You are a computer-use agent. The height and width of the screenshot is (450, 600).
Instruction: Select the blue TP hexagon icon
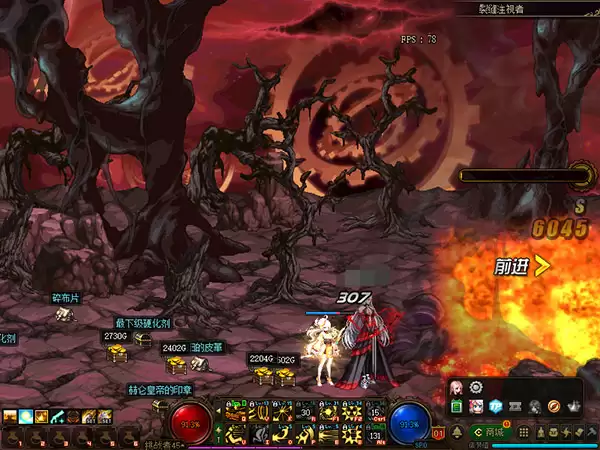pyautogui.click(x=496, y=407)
